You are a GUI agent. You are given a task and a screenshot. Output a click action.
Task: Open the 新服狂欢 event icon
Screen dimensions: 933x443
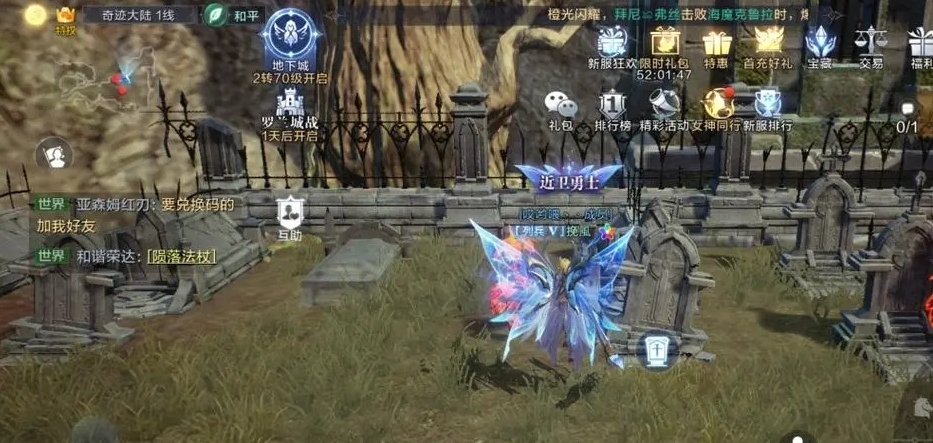click(x=611, y=44)
